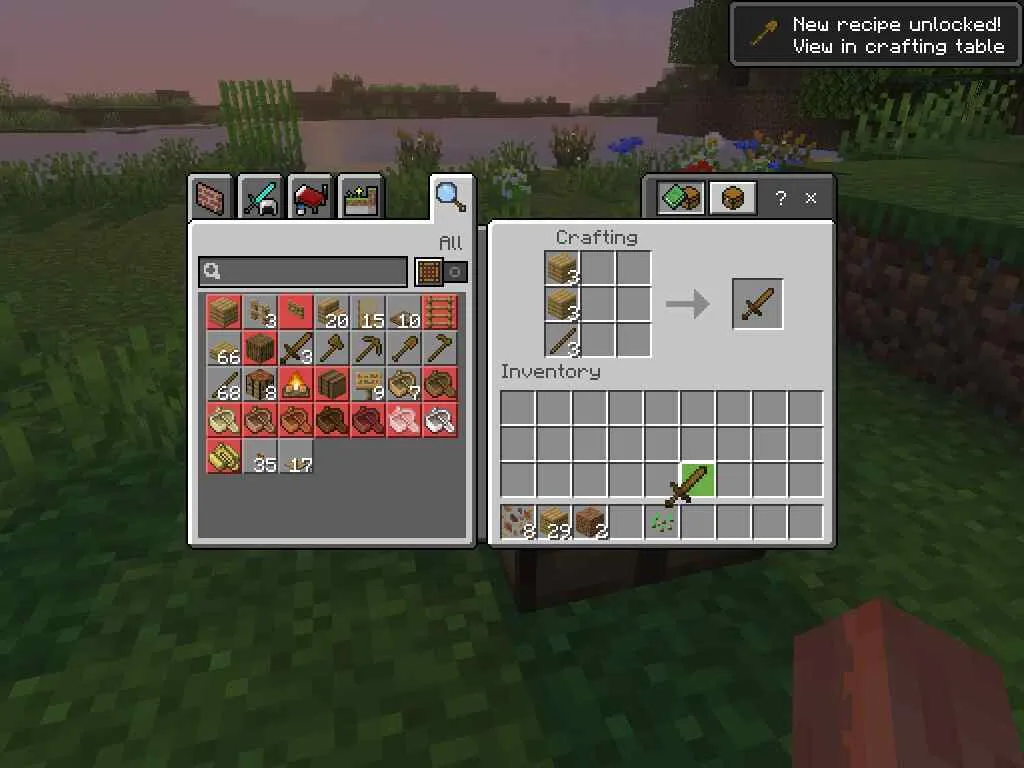Select the red bed items tab

(312, 197)
